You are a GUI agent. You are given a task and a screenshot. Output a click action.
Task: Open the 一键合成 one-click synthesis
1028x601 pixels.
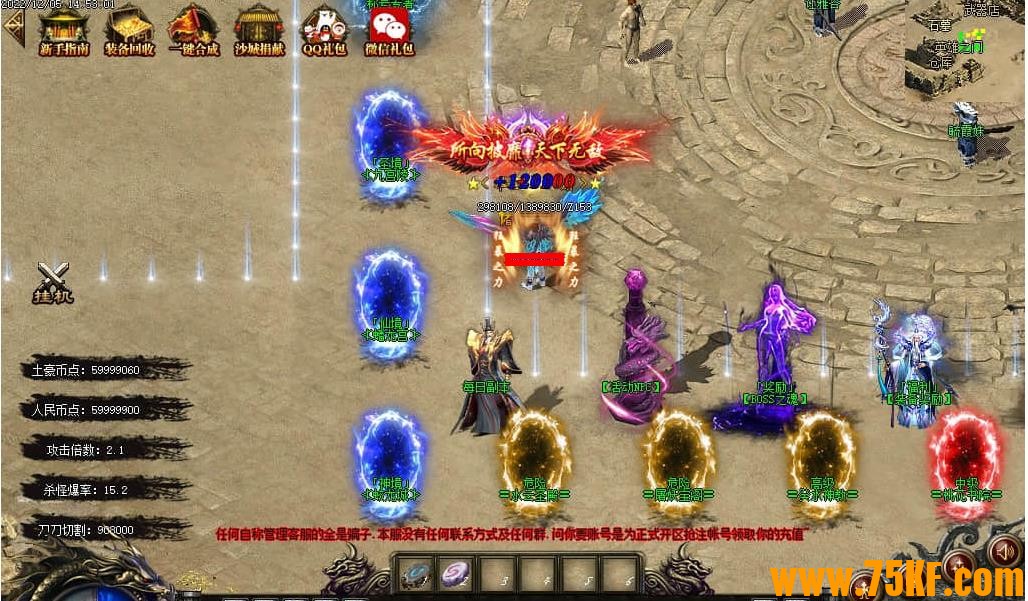193,28
